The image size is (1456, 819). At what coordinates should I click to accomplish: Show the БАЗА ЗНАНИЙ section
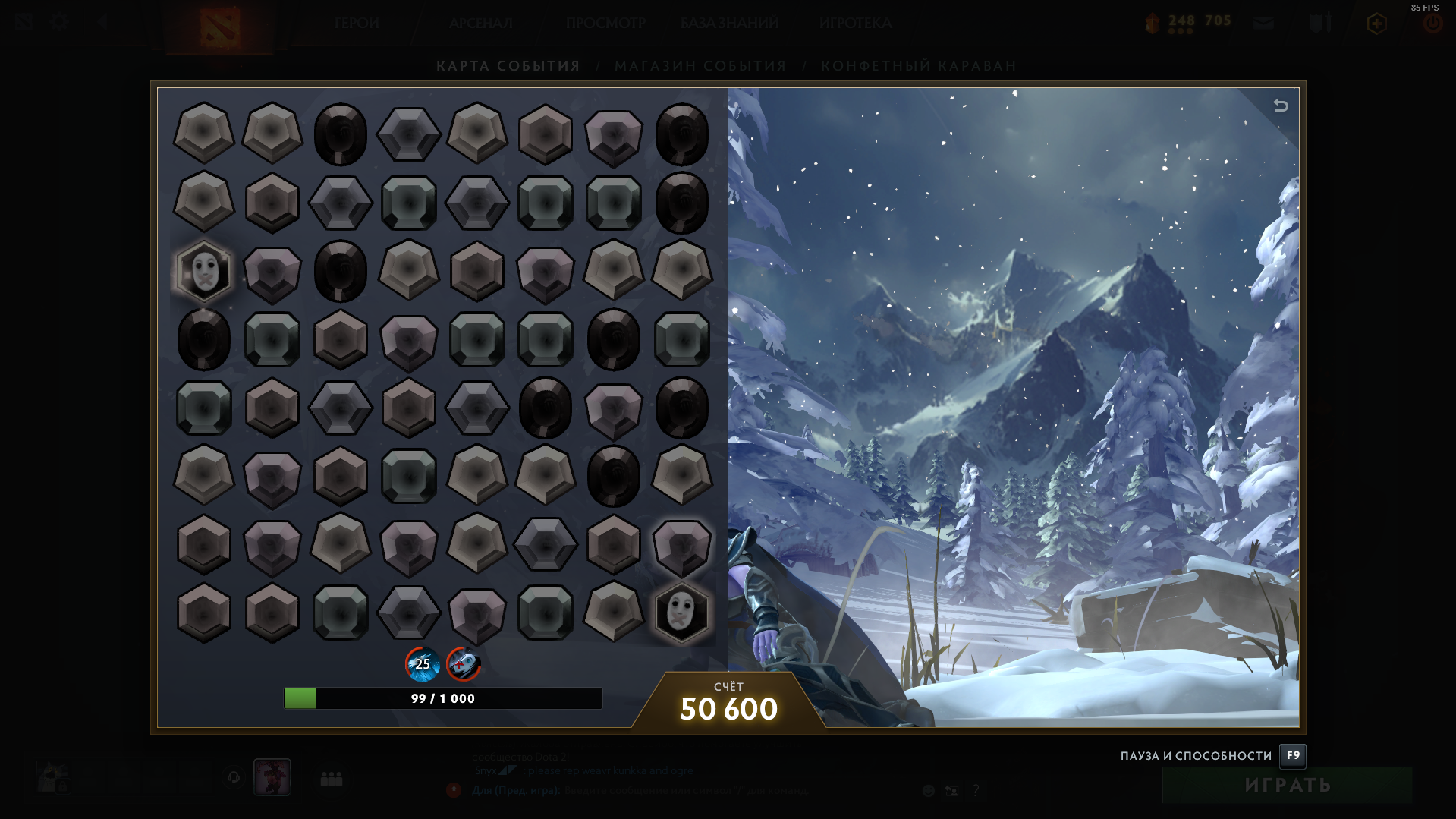(x=729, y=24)
